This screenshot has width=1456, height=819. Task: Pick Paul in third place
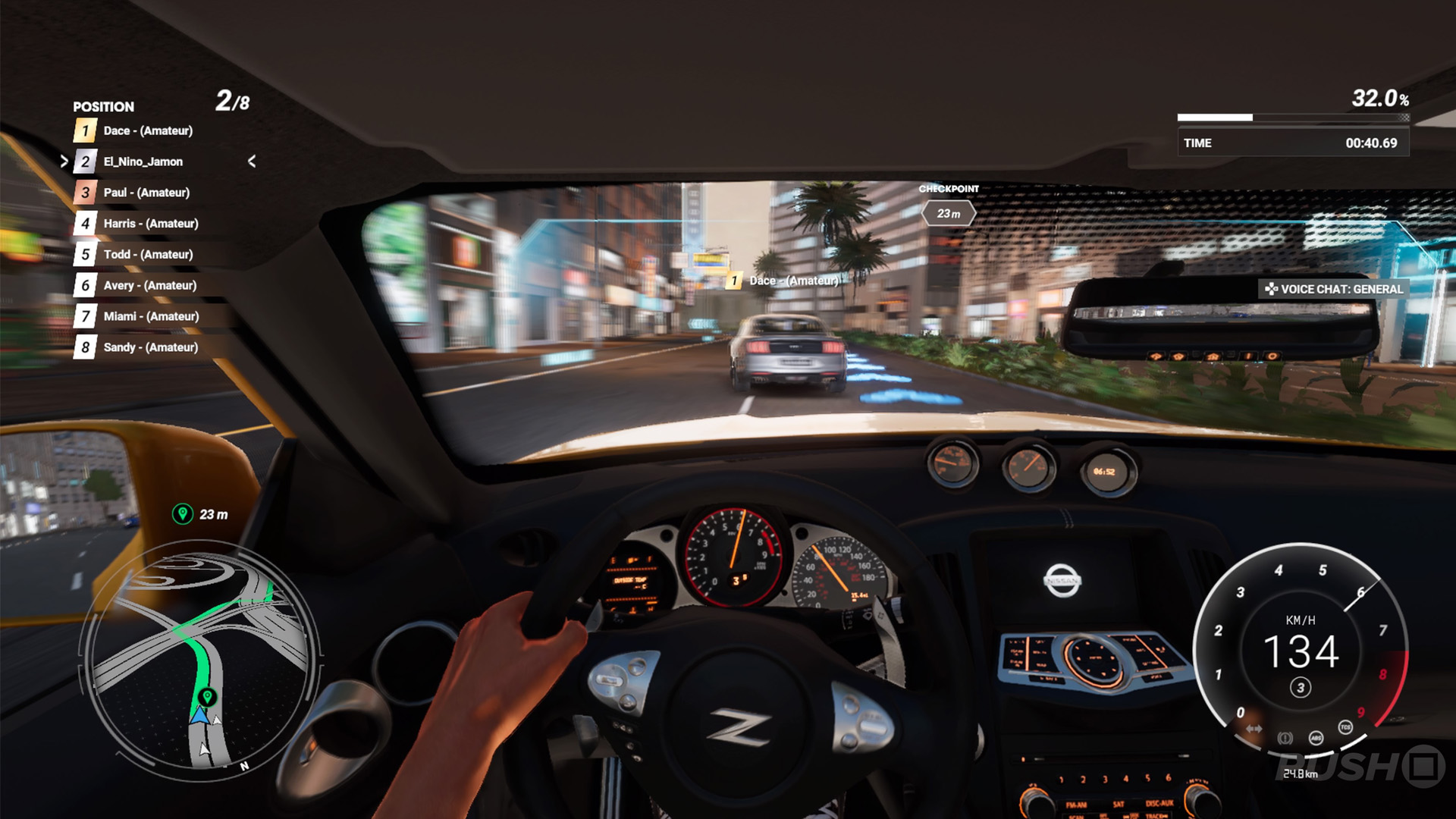point(146,193)
